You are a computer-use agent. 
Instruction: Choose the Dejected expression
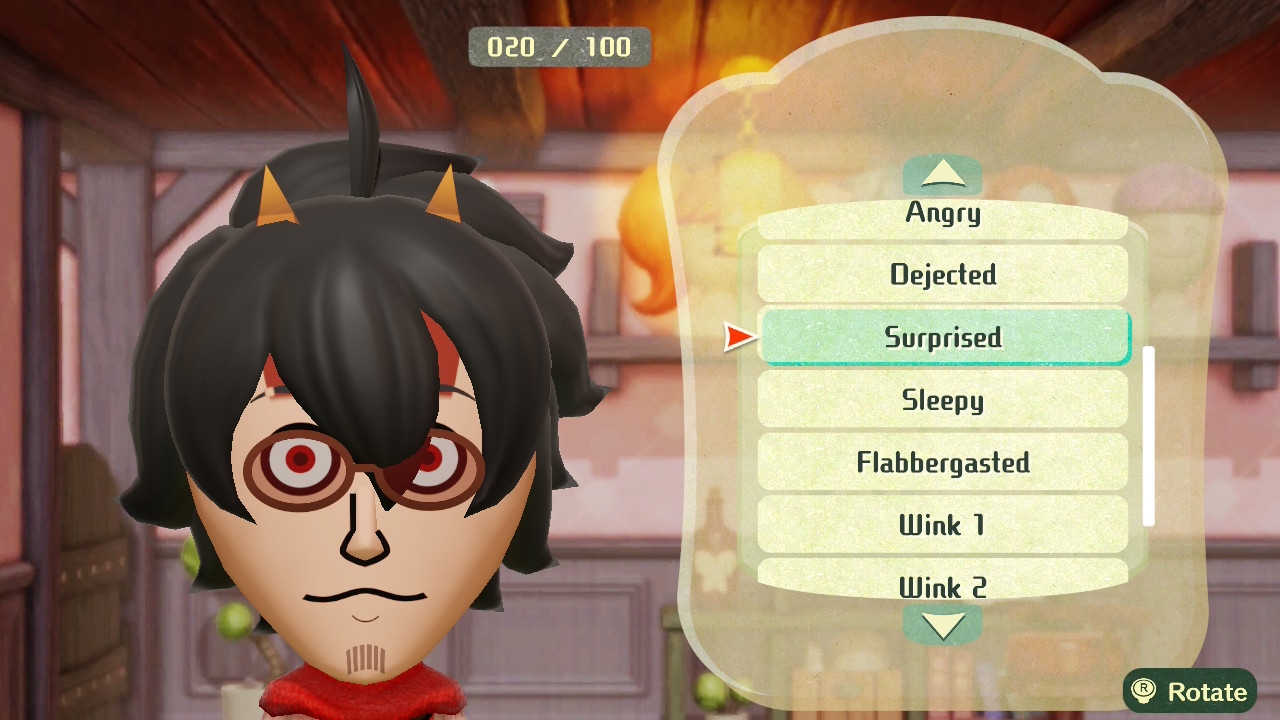click(942, 274)
